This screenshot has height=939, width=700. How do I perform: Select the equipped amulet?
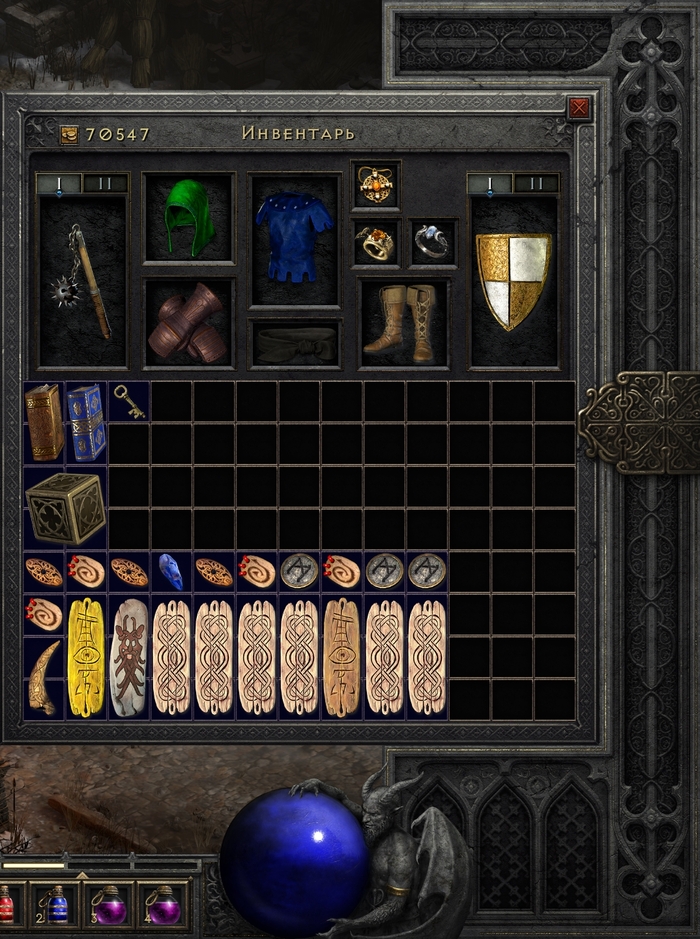click(x=375, y=184)
